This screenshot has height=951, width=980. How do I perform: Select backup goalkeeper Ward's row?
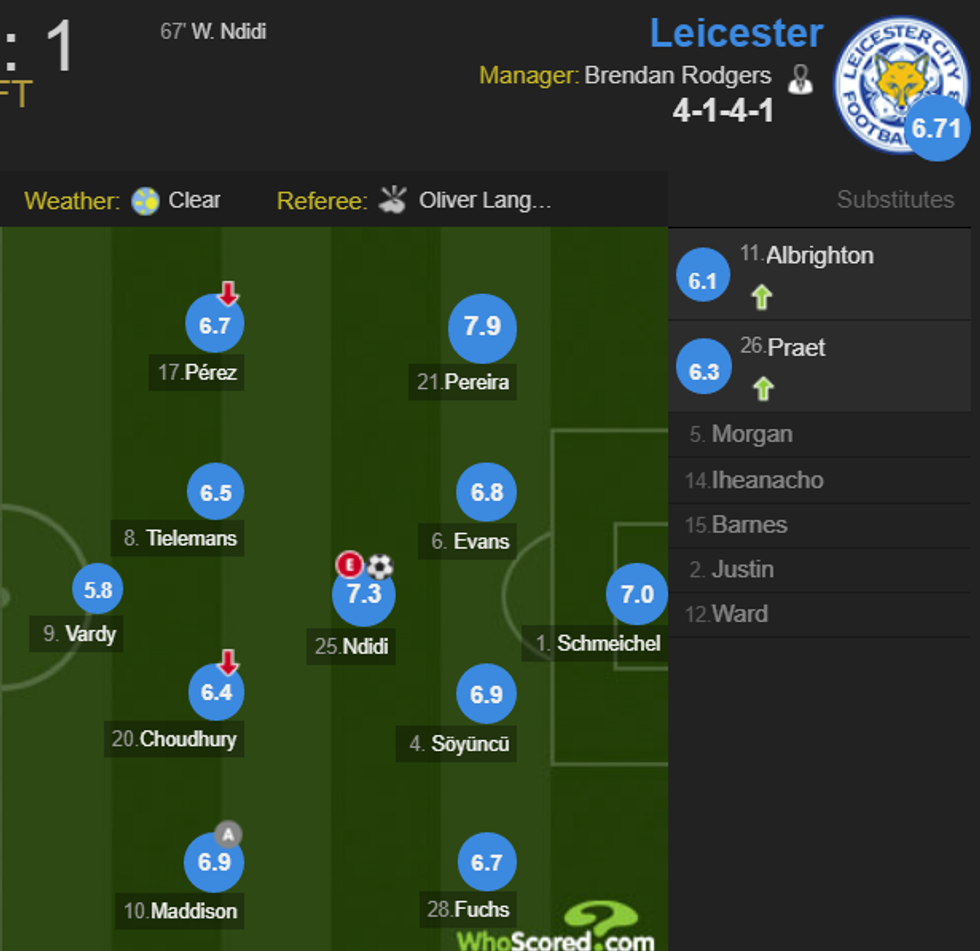tap(739, 614)
